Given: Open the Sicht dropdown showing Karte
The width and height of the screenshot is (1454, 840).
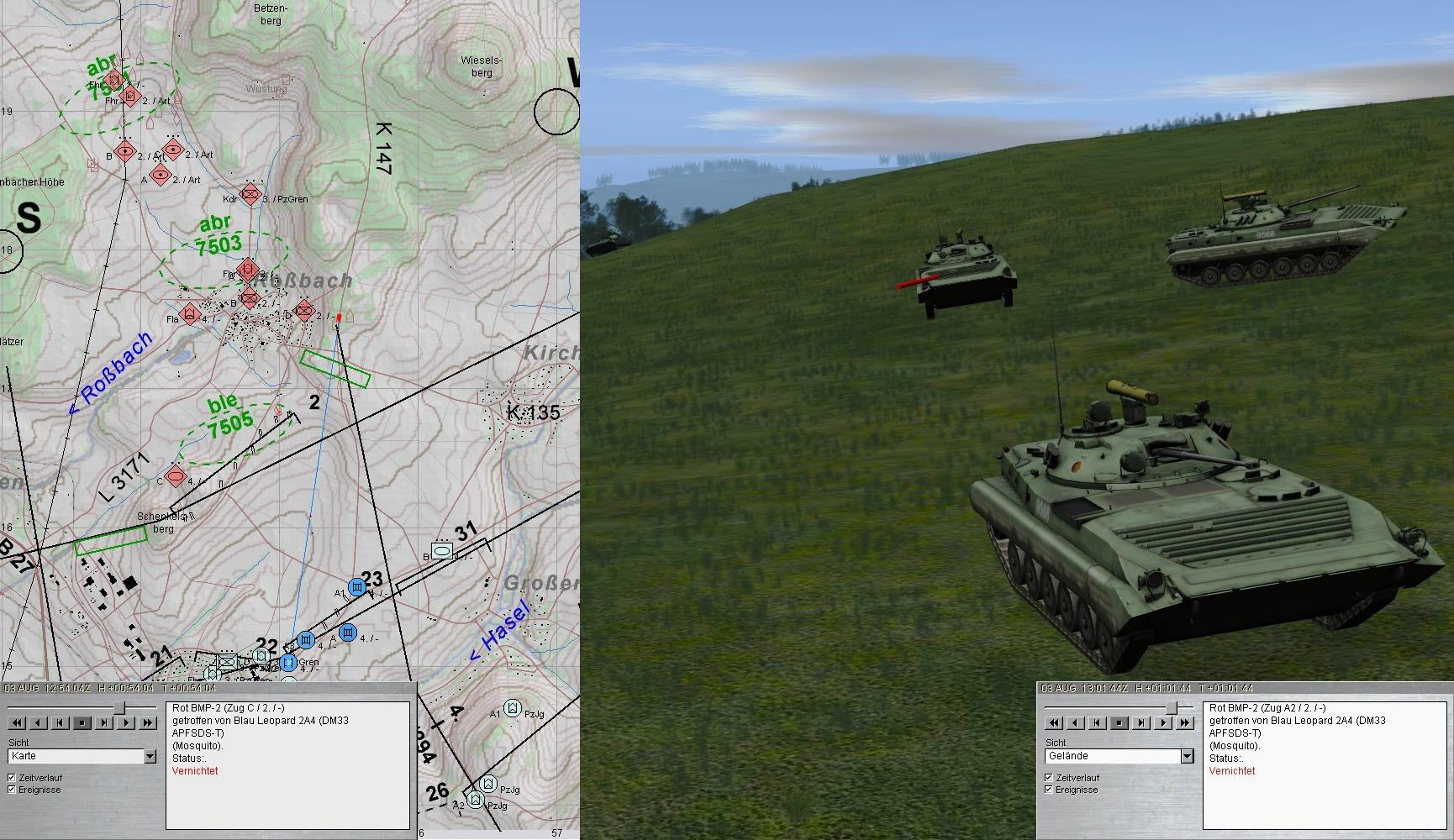Looking at the screenshot, I should 150,757.
